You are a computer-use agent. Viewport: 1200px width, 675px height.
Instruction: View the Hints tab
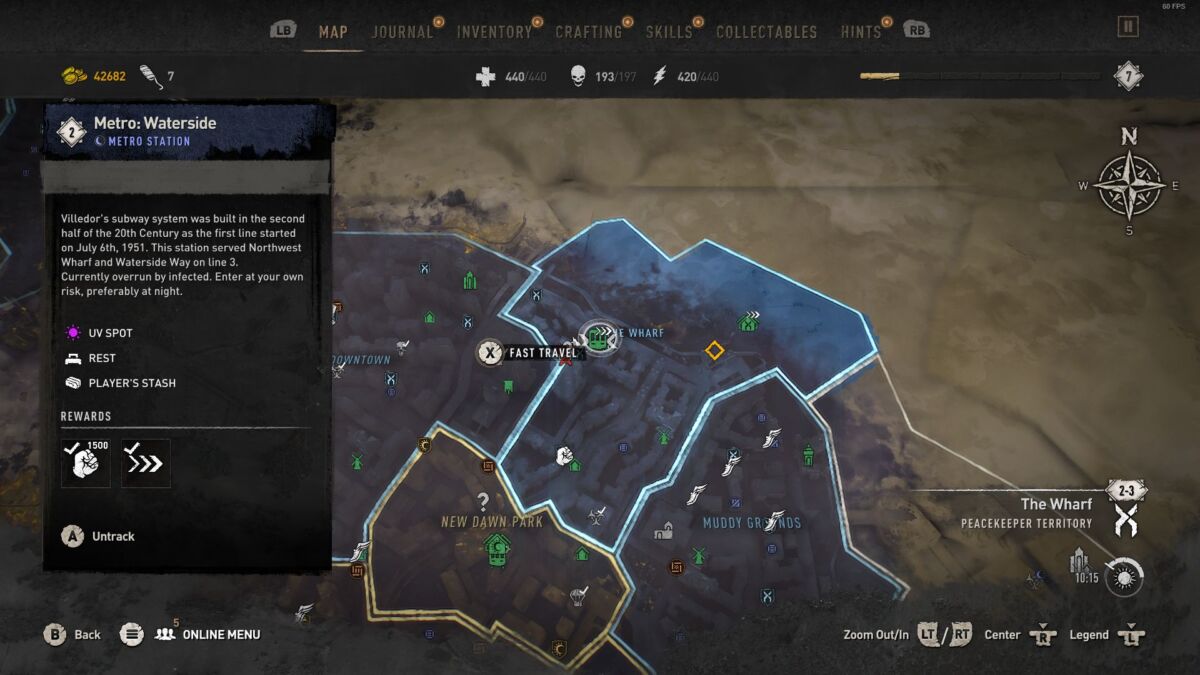(x=860, y=32)
